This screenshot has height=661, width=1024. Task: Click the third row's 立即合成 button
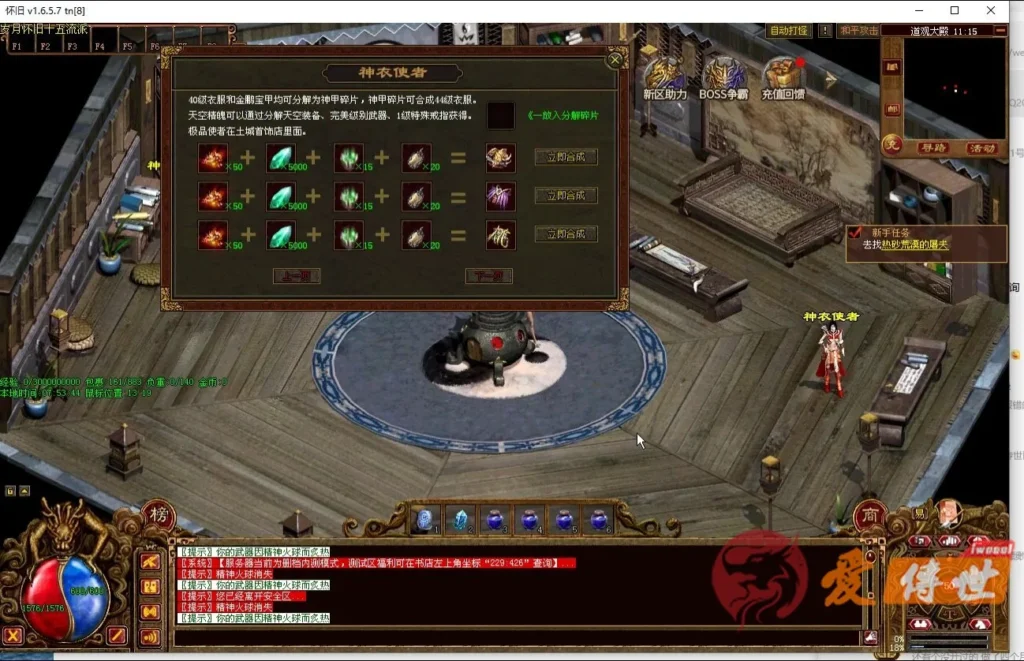coord(566,234)
